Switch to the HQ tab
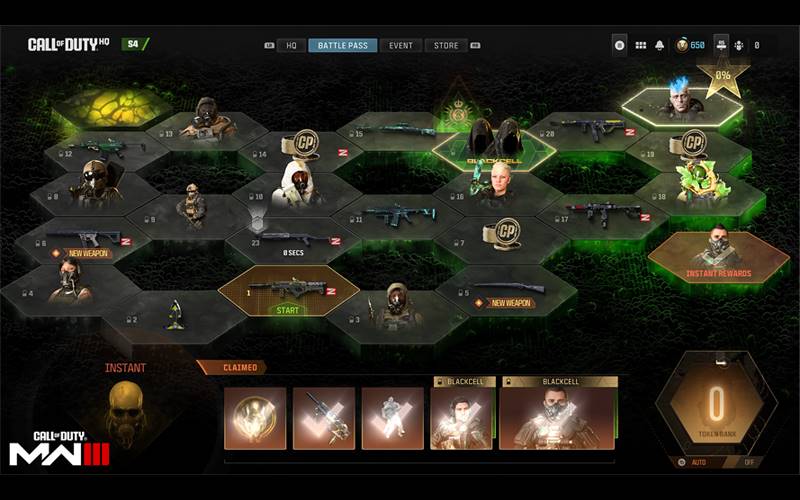Image resolution: width=800 pixels, height=500 pixels. pyautogui.click(x=291, y=45)
